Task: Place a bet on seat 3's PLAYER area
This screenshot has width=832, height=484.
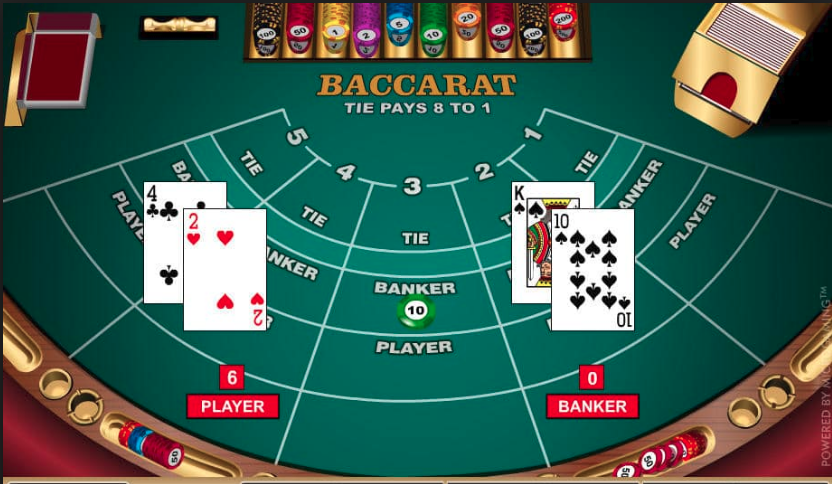Action: pos(414,347)
